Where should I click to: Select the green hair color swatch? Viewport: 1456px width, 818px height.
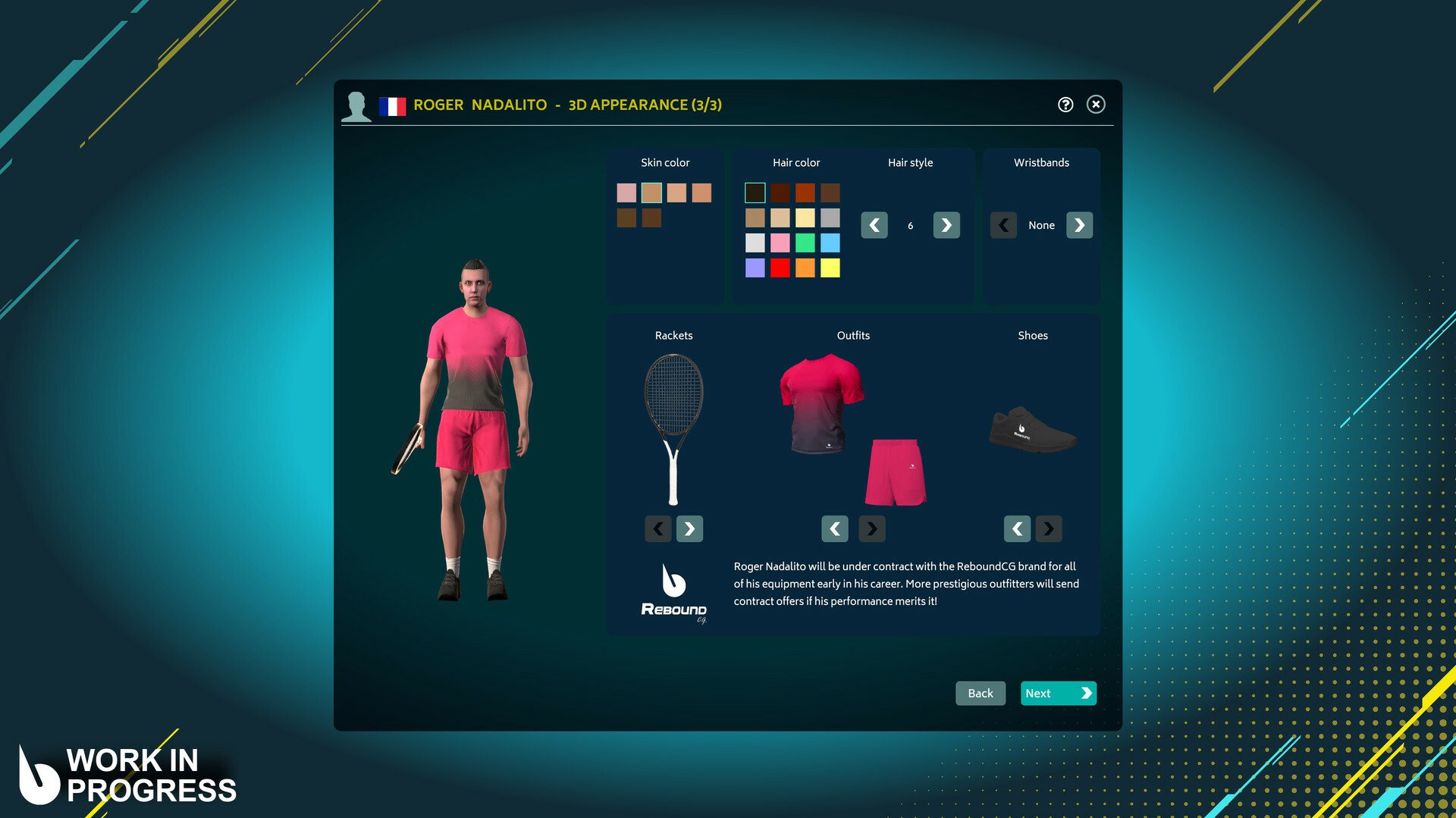805,243
